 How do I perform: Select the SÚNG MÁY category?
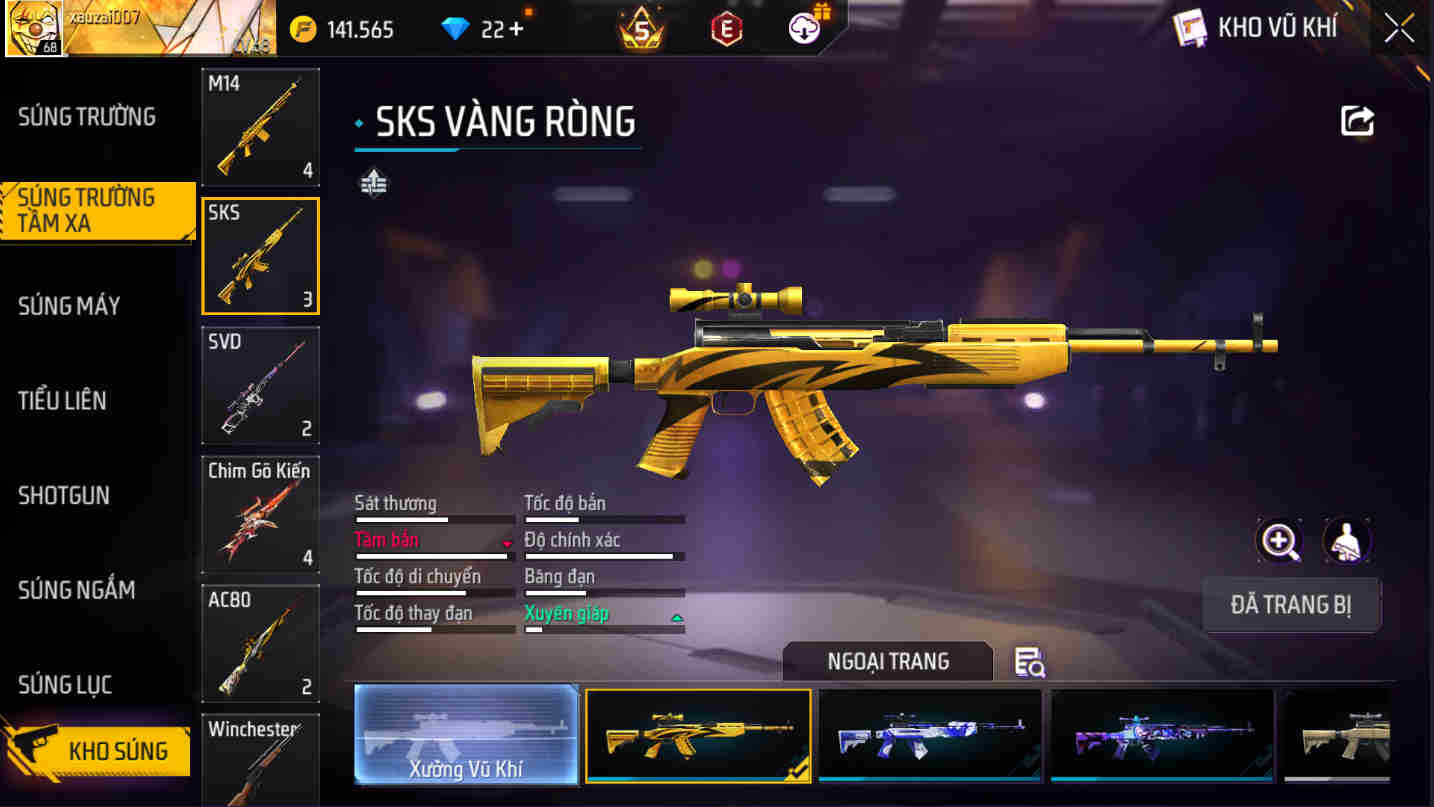(x=69, y=306)
